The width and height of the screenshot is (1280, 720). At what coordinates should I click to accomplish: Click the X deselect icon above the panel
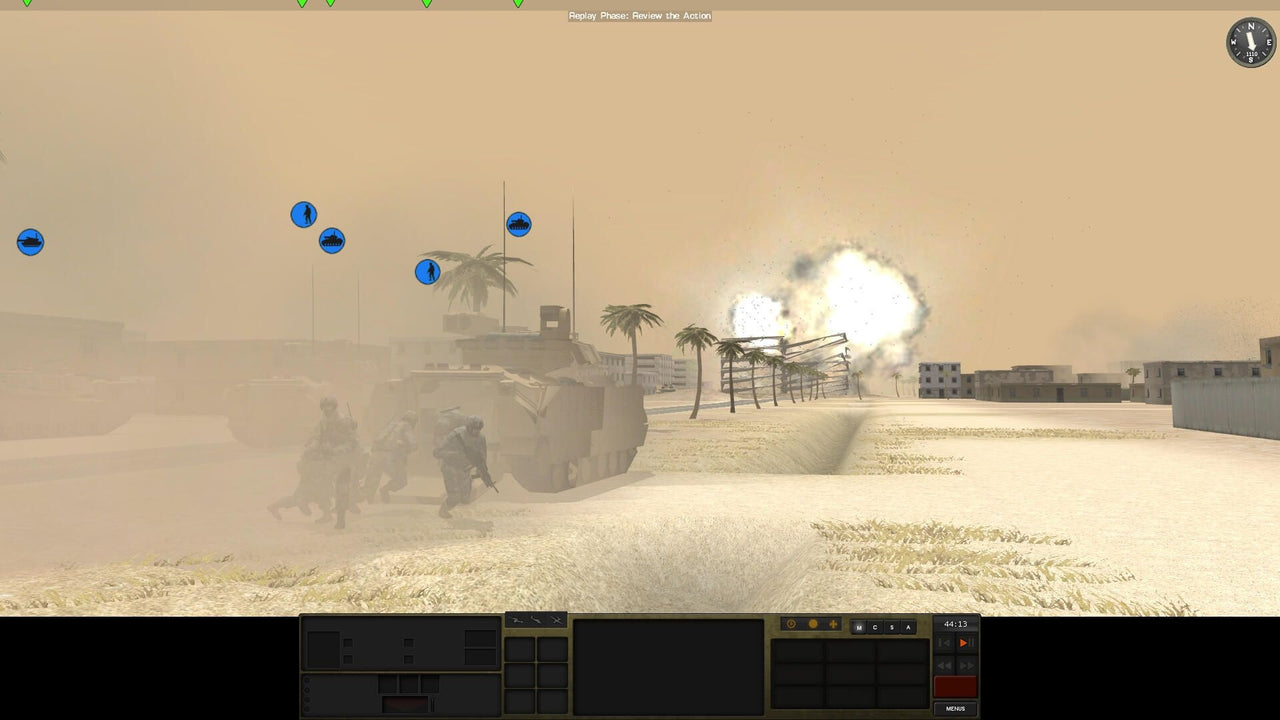point(557,620)
